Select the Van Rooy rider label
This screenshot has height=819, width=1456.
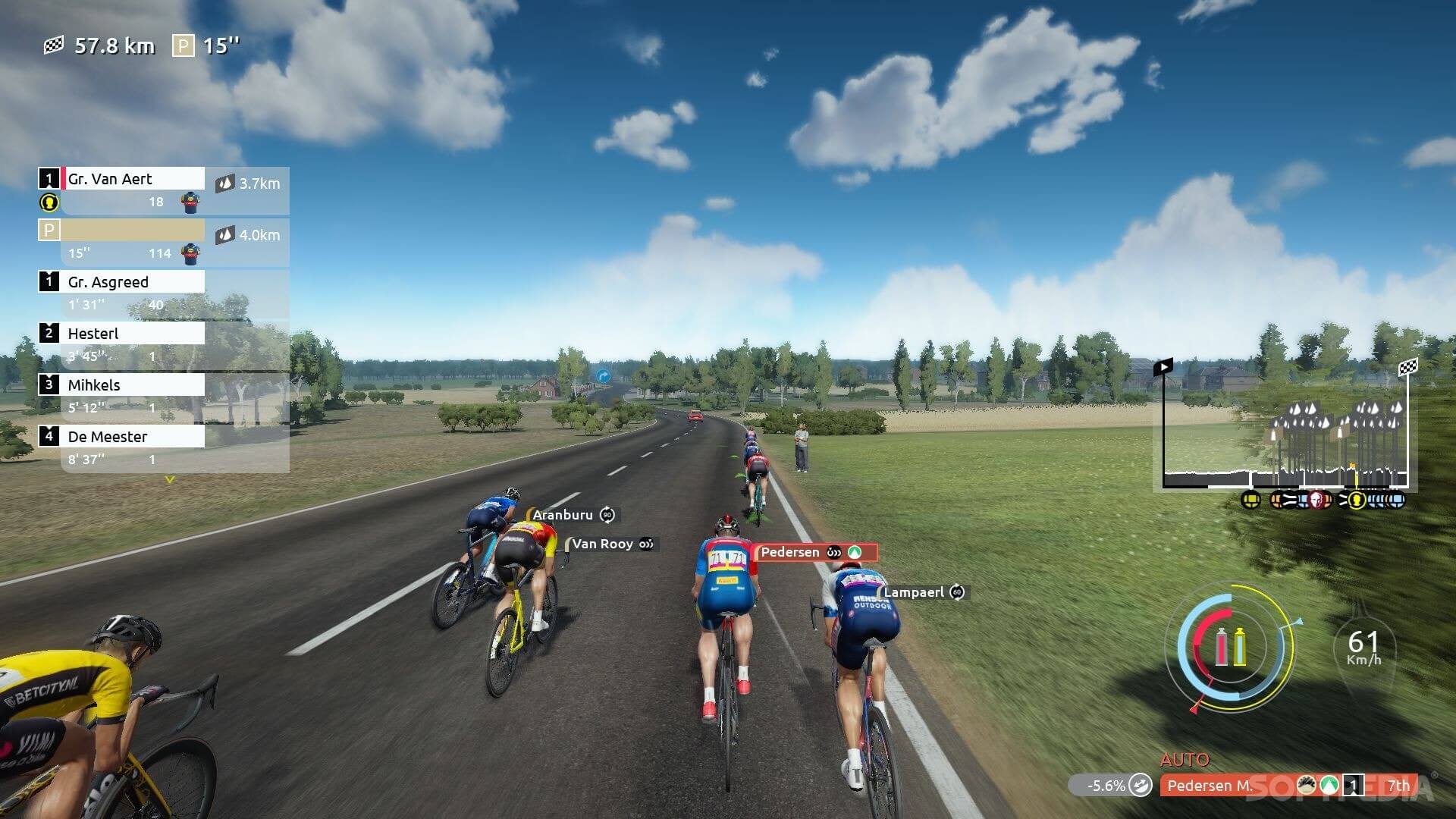pyautogui.click(x=602, y=544)
